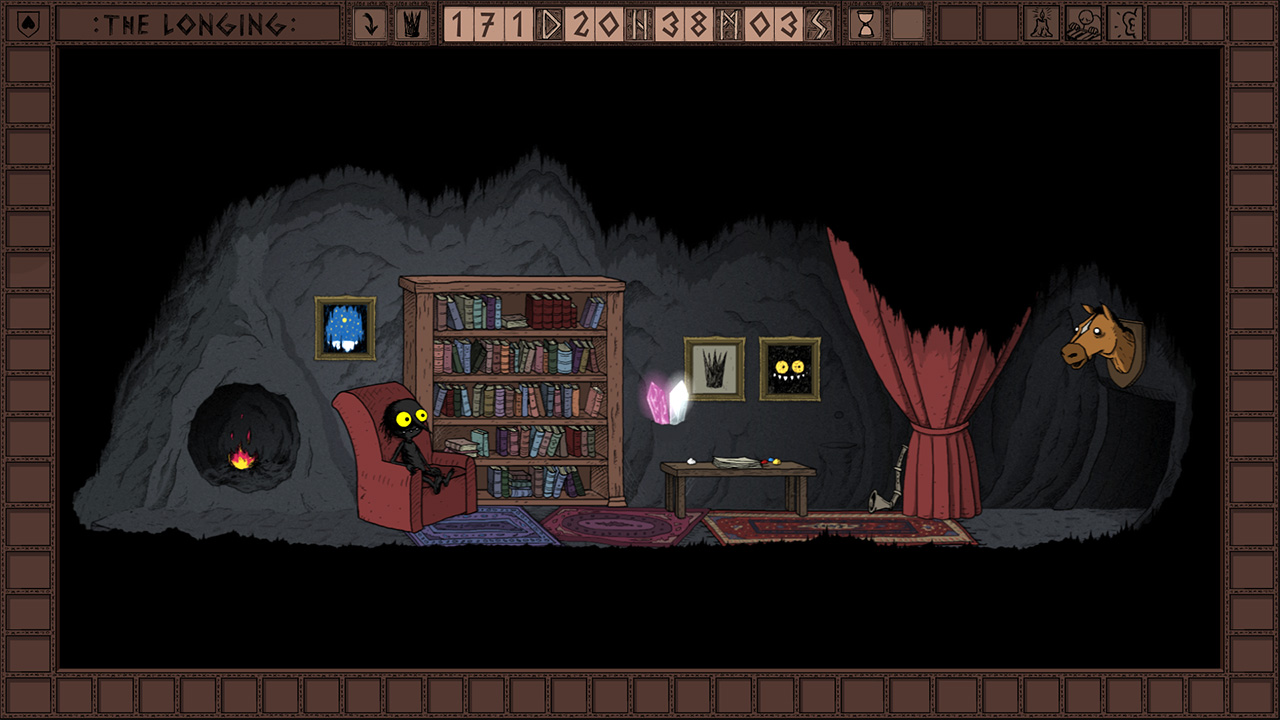The width and height of the screenshot is (1280, 720).
Task: View the blue mushroom painting
Action: [x=347, y=327]
